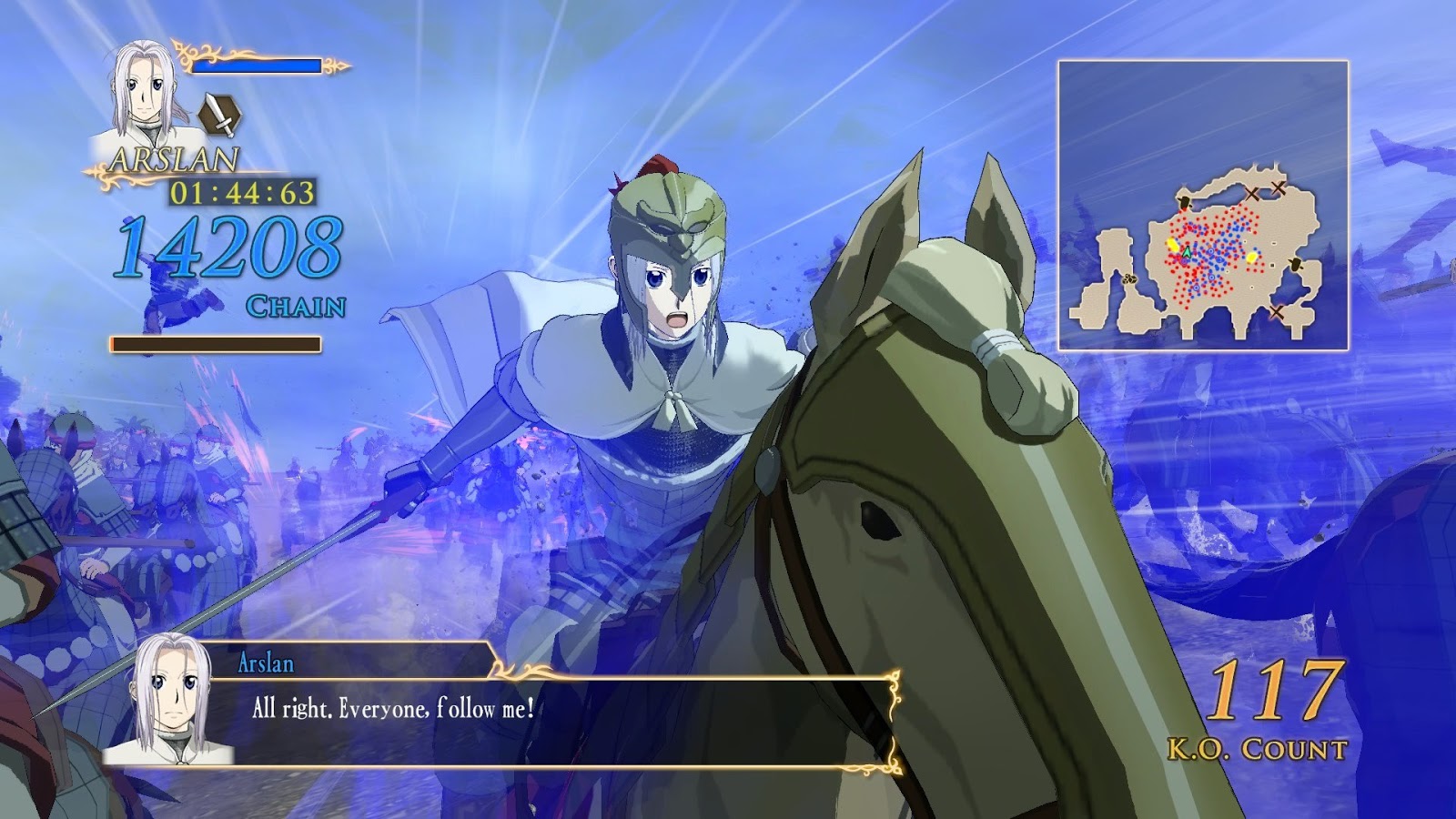Click the X objective marker at minimap top-right
Viewport: 1456px width, 819px height.
[x=1278, y=187]
